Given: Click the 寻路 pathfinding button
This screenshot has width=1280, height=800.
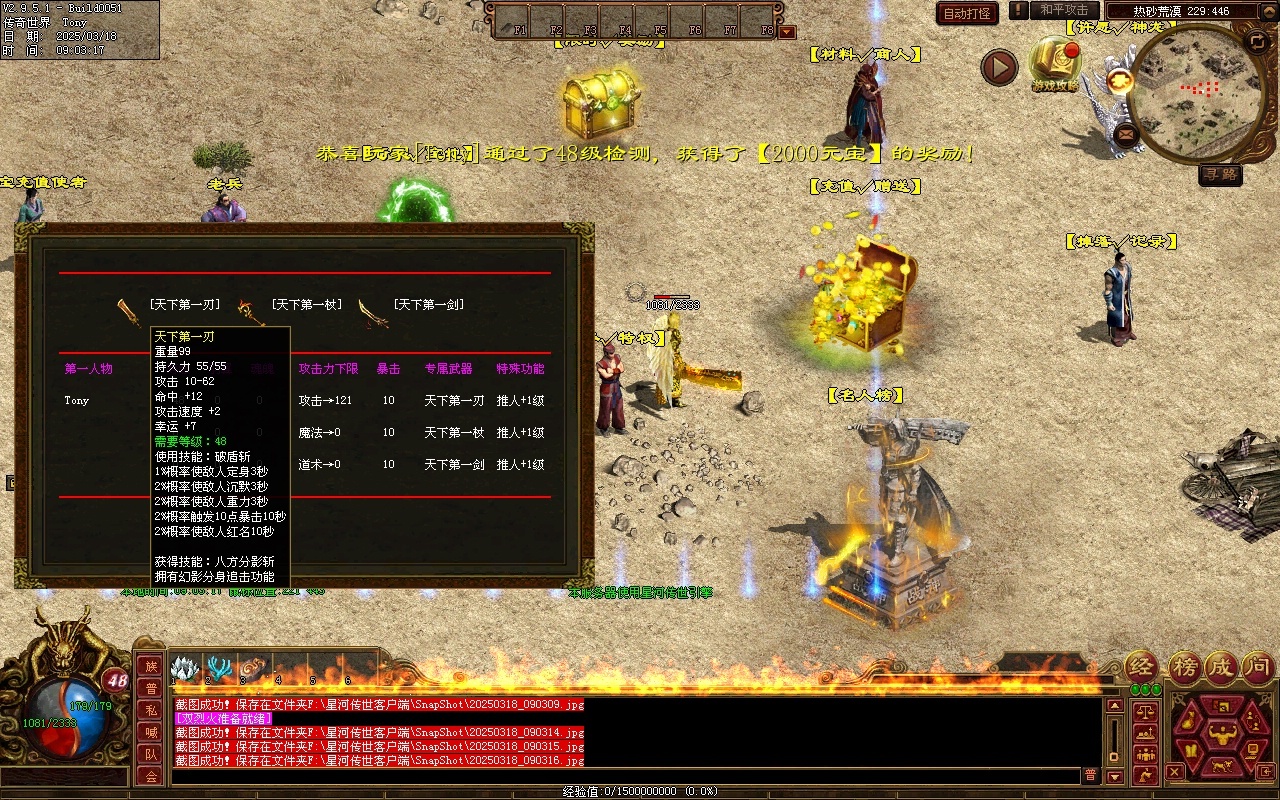Looking at the screenshot, I should pyautogui.click(x=1220, y=174).
